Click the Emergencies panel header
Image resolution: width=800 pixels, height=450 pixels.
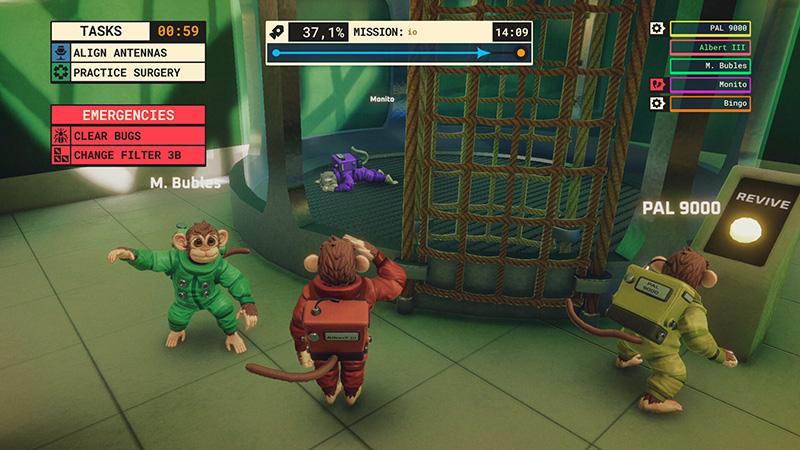[x=128, y=115]
